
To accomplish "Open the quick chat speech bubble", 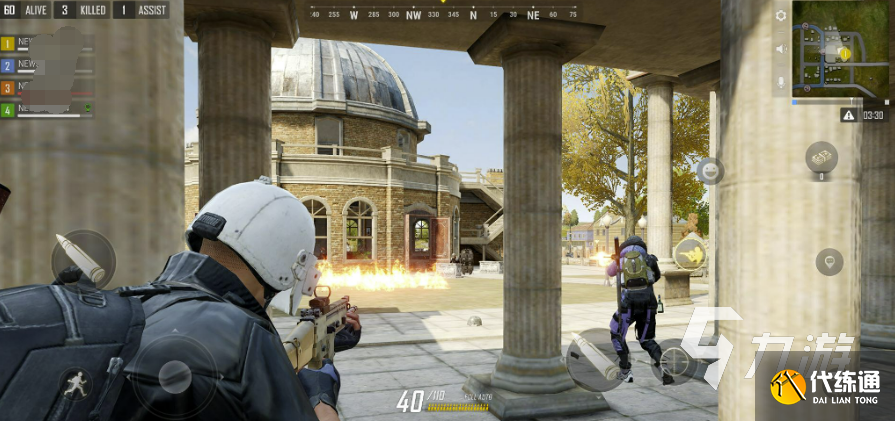I will [x=829, y=262].
